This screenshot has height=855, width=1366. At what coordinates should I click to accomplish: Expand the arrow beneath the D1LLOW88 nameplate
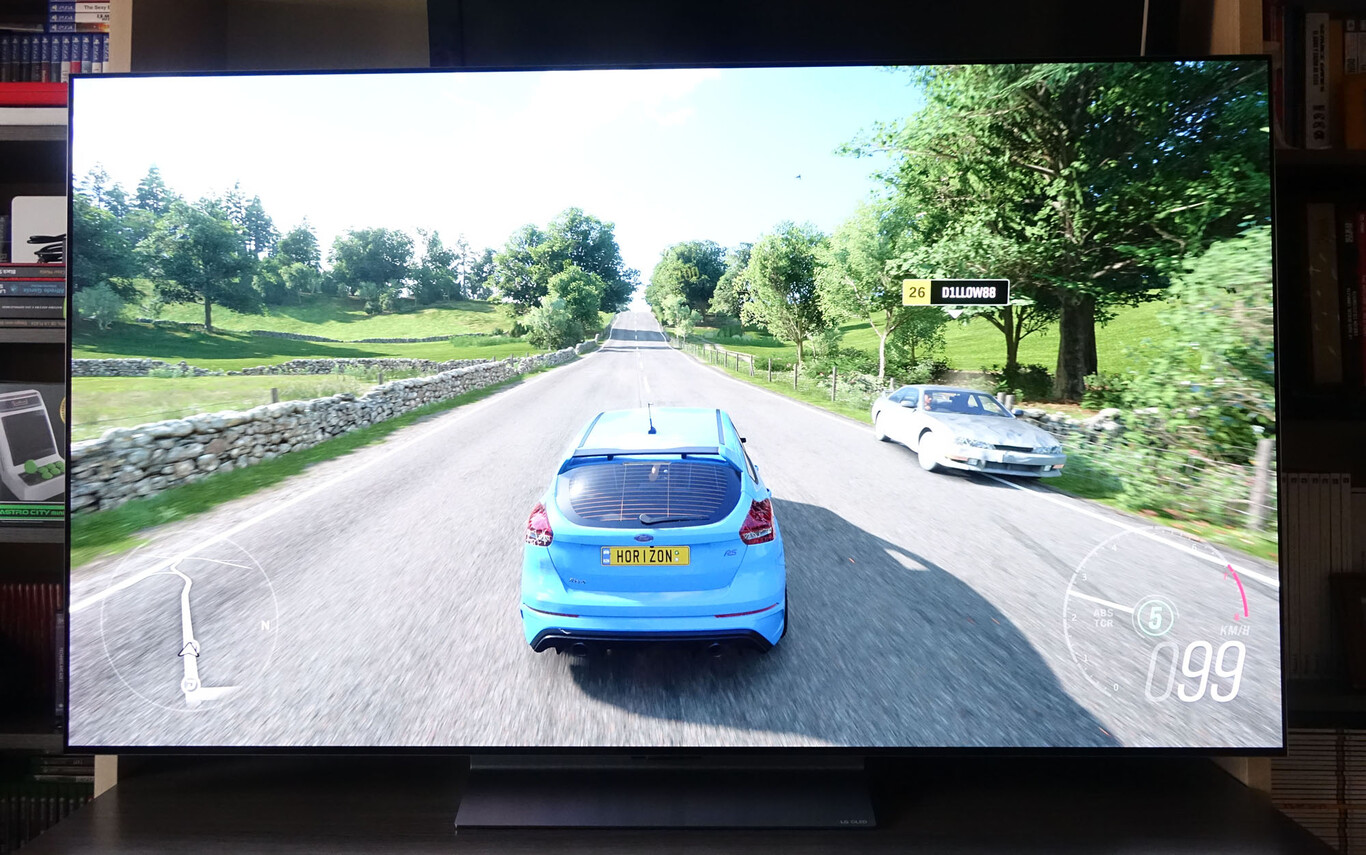coord(954,313)
